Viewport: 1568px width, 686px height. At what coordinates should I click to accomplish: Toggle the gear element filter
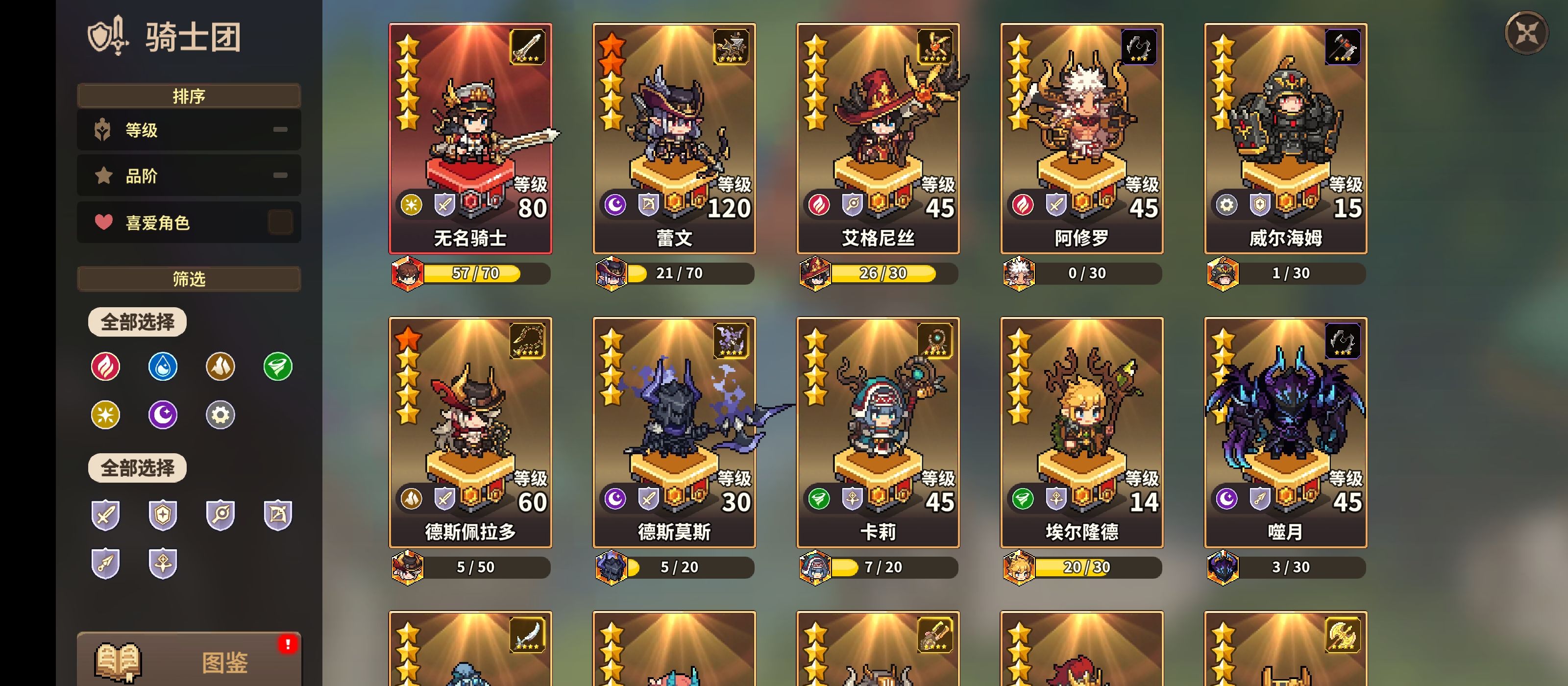(220, 415)
